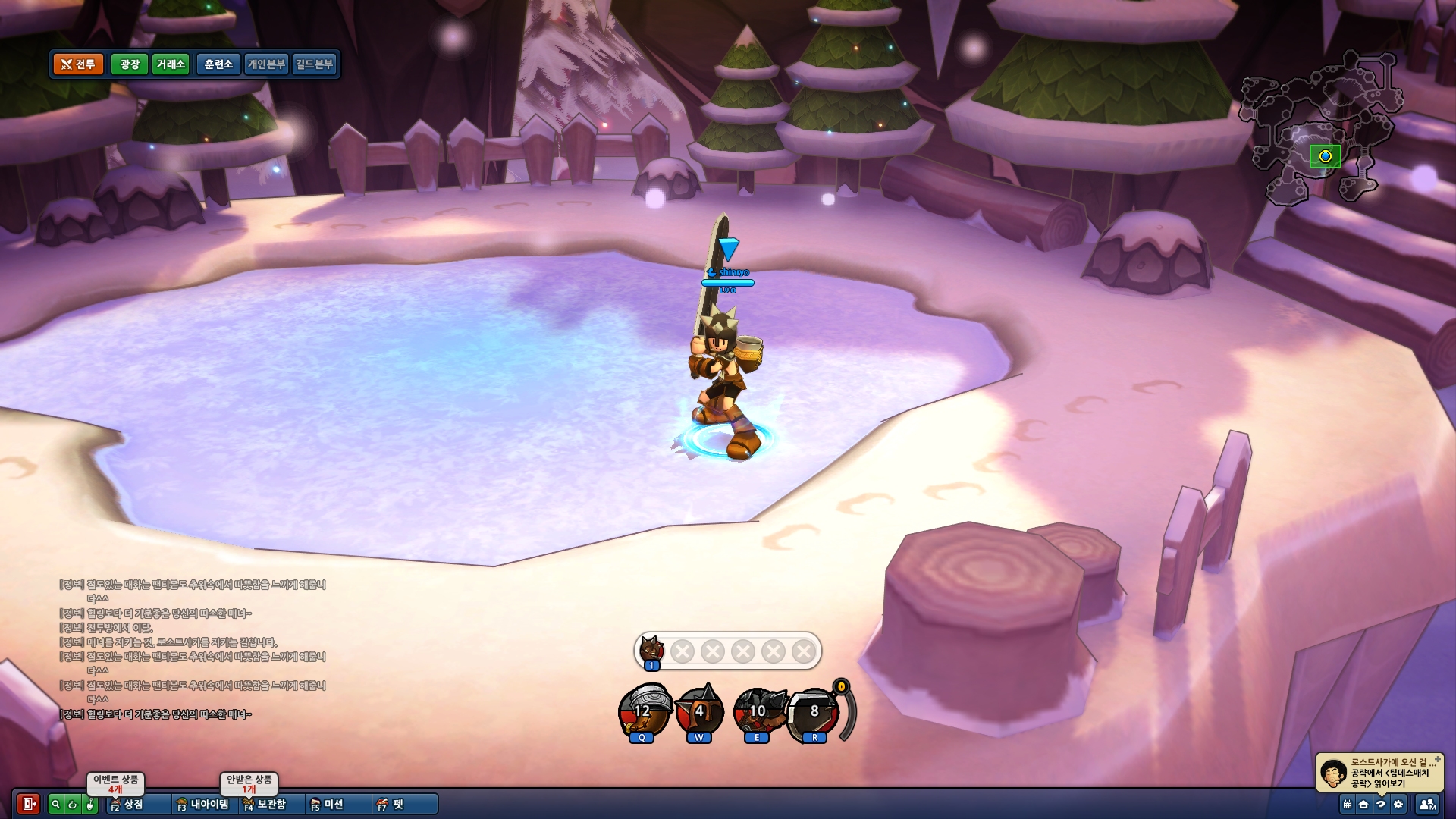Open the question-mark help icon
The image size is (1456, 819).
[1381, 805]
